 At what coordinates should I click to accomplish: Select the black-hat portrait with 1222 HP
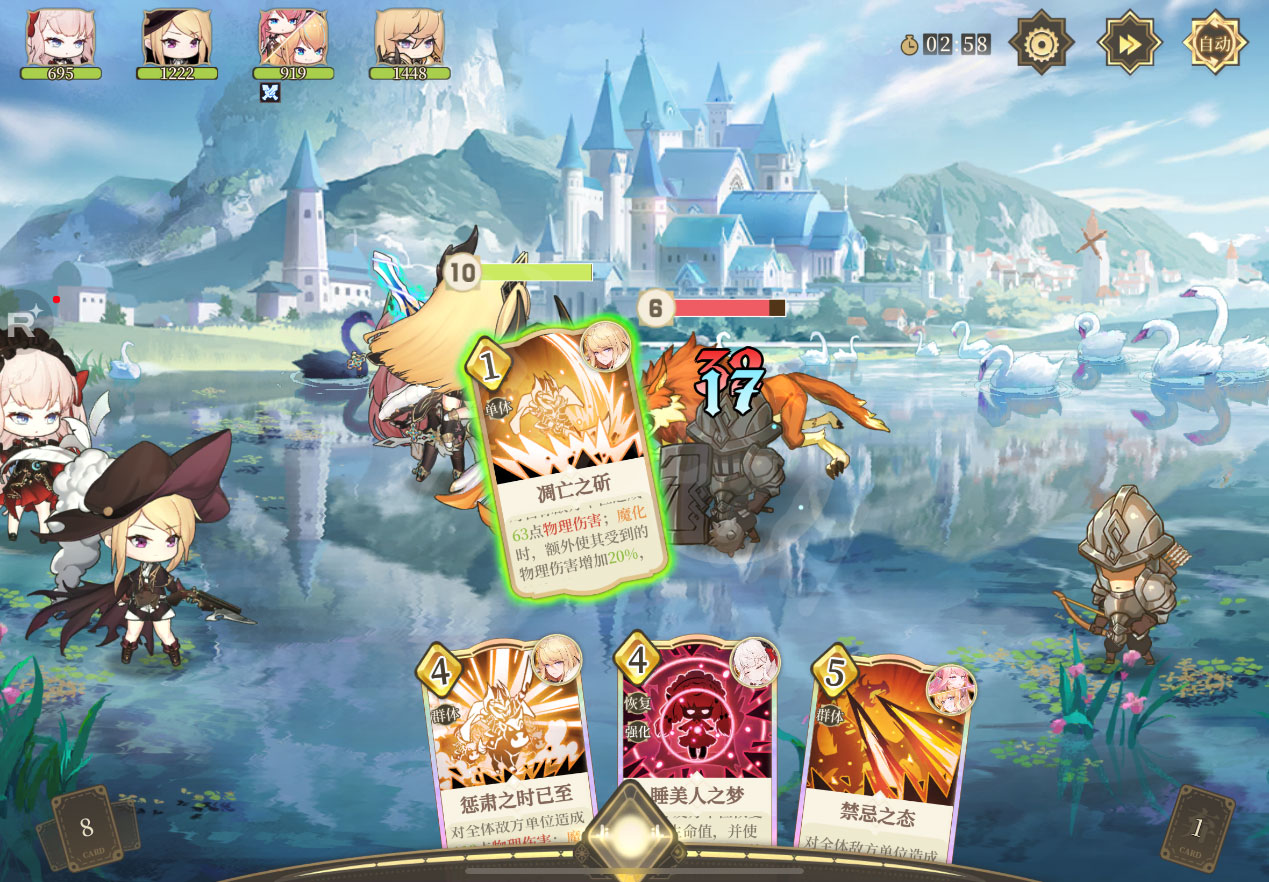point(177,38)
